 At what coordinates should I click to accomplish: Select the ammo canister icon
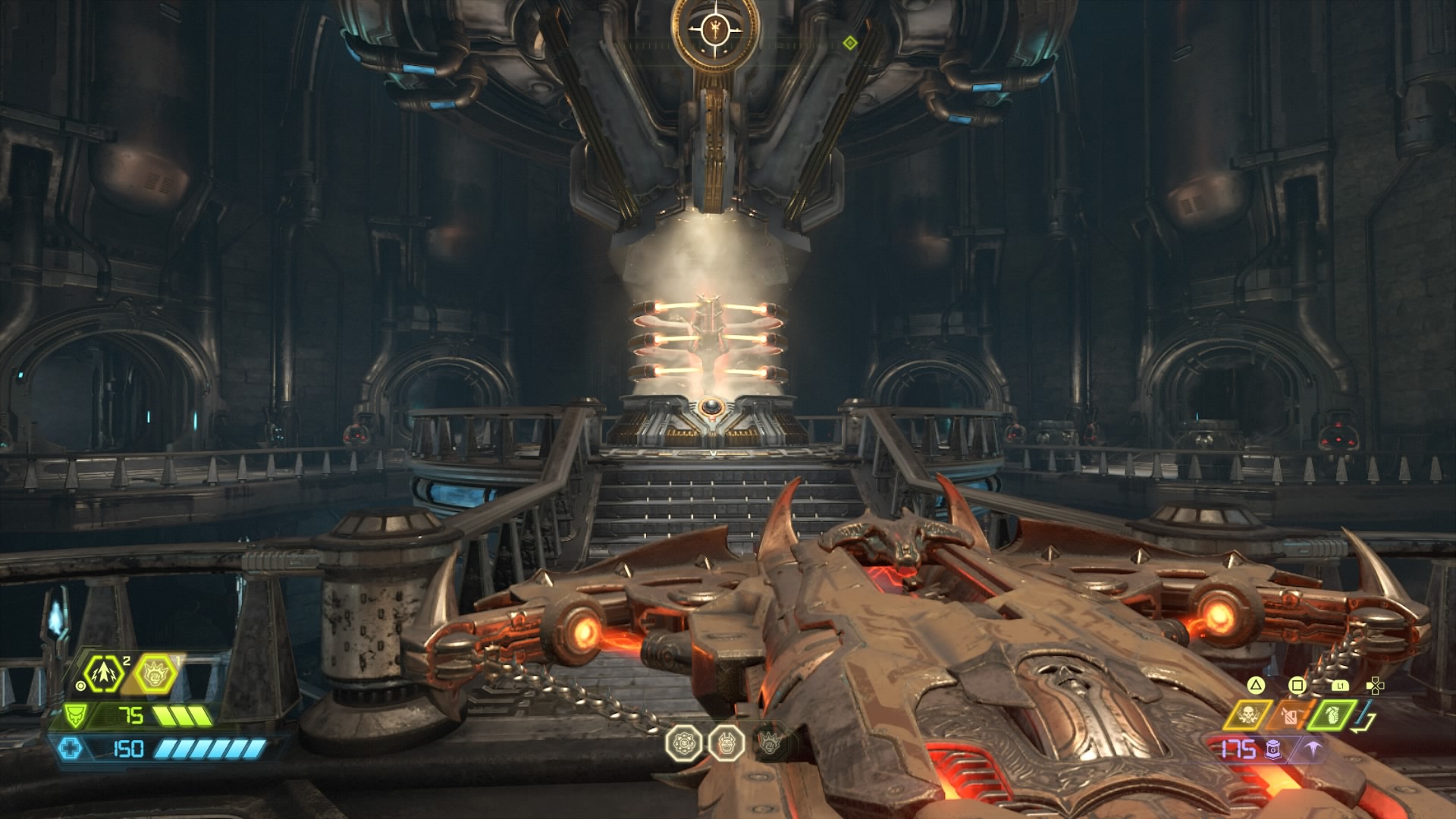point(1274,750)
